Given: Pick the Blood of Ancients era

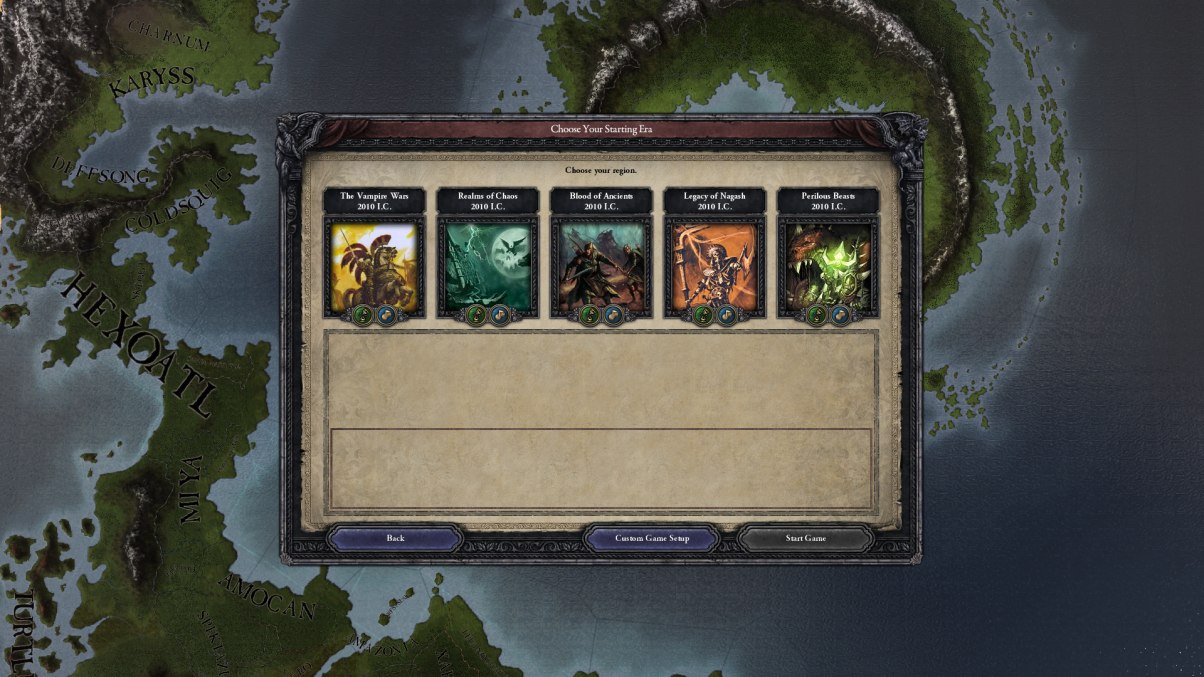Looking at the screenshot, I should (x=601, y=265).
